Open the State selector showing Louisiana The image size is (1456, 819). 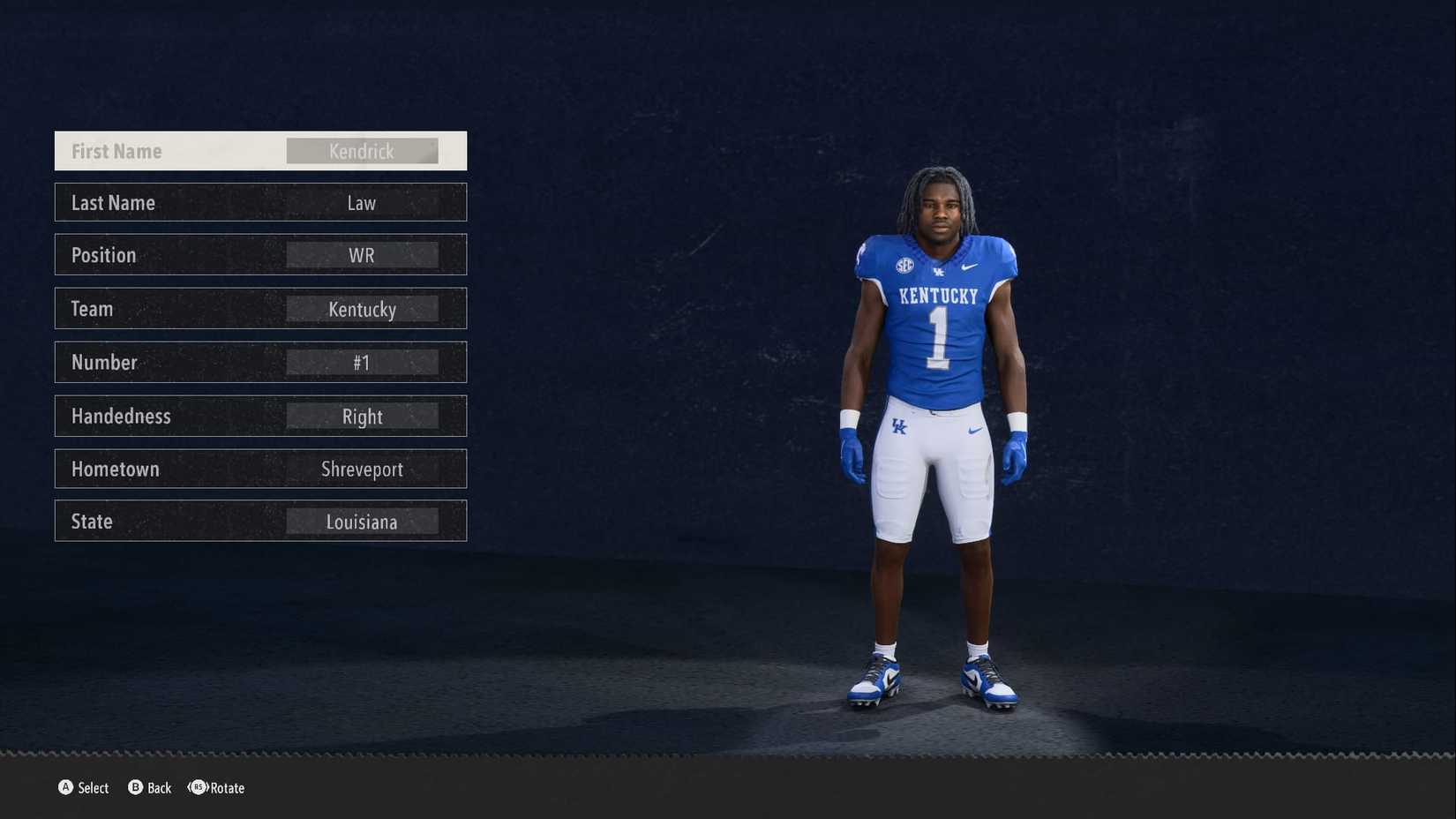360,521
